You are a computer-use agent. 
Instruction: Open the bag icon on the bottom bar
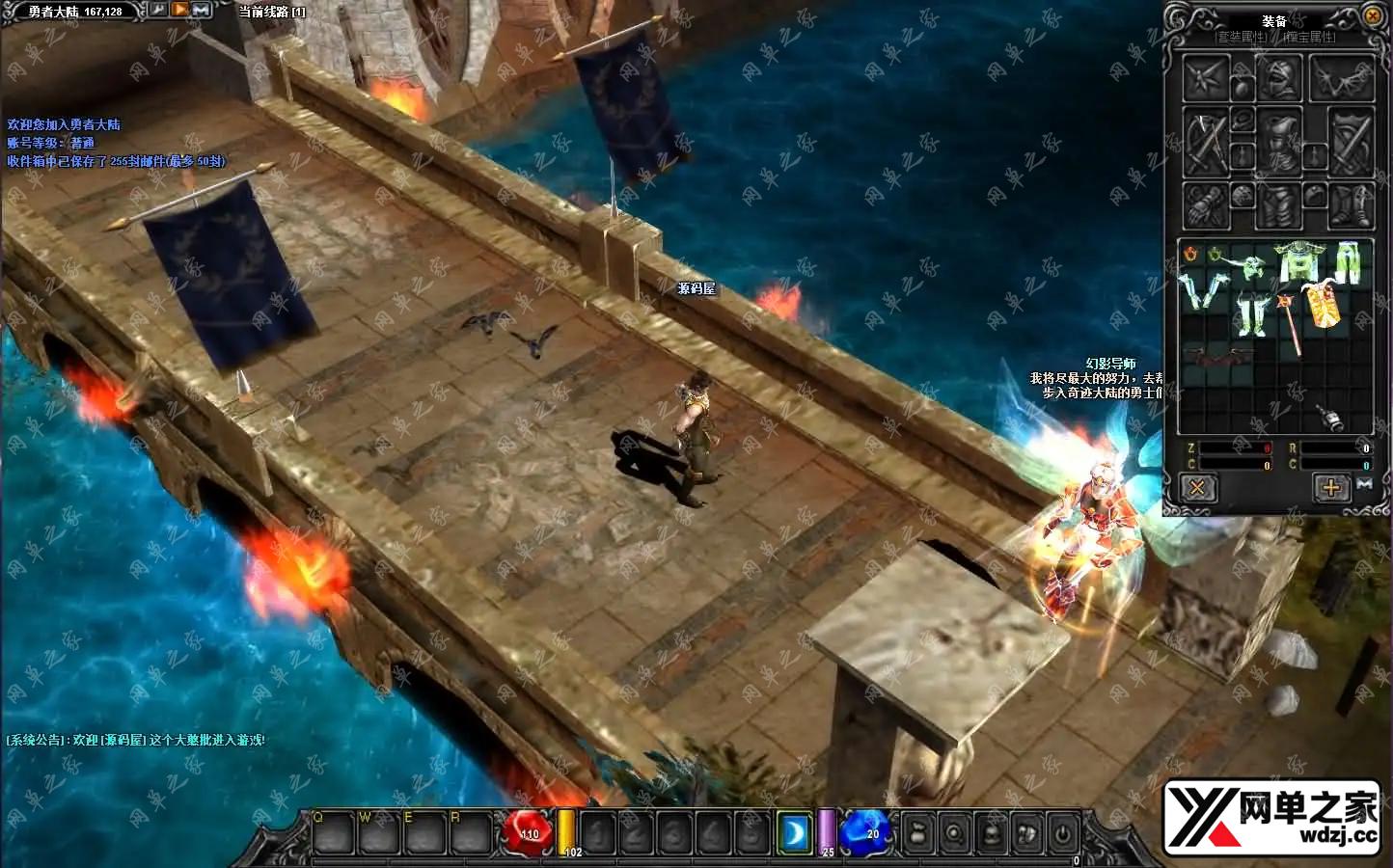coord(917,833)
